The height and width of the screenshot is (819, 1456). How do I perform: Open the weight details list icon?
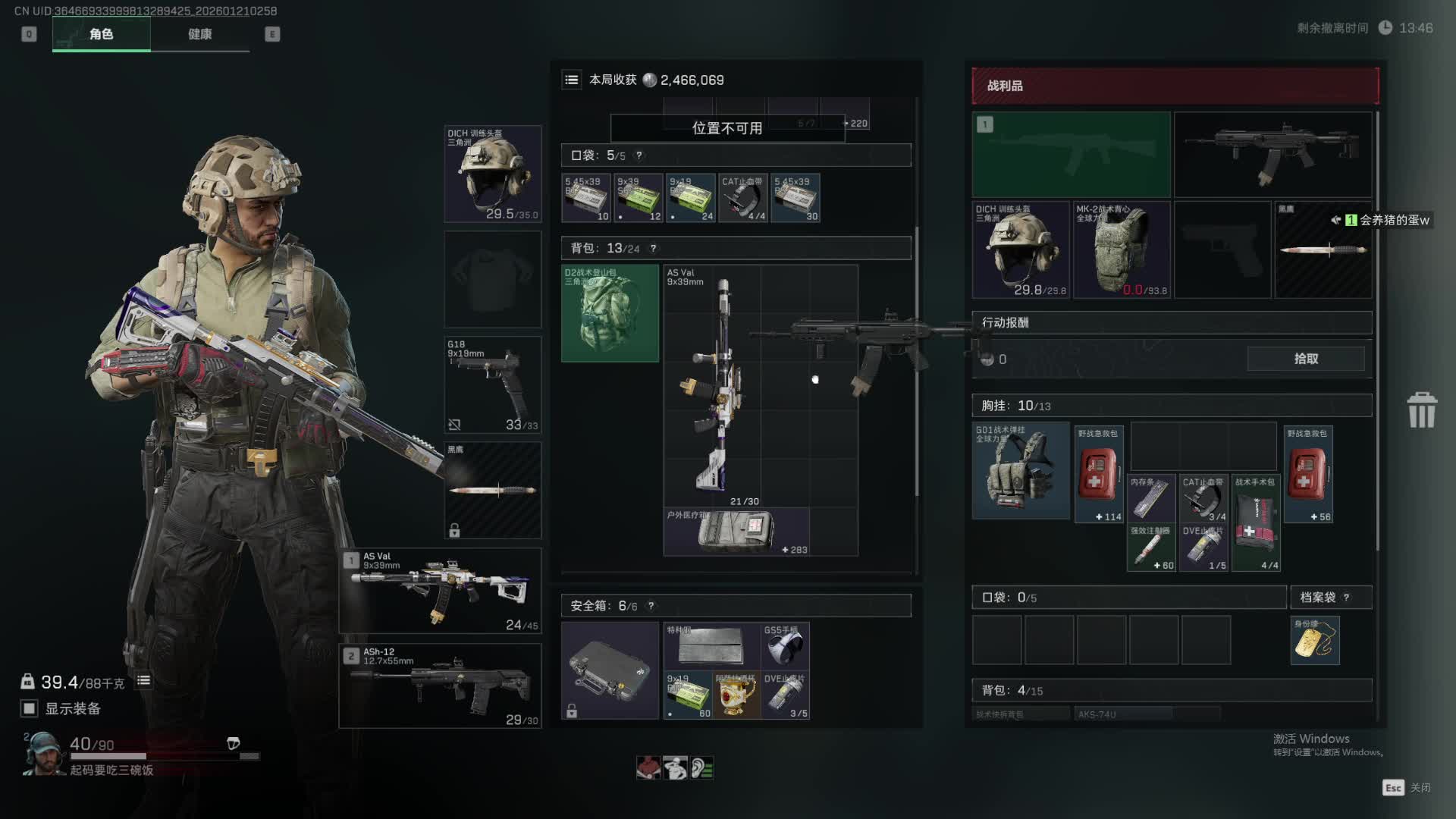143,681
